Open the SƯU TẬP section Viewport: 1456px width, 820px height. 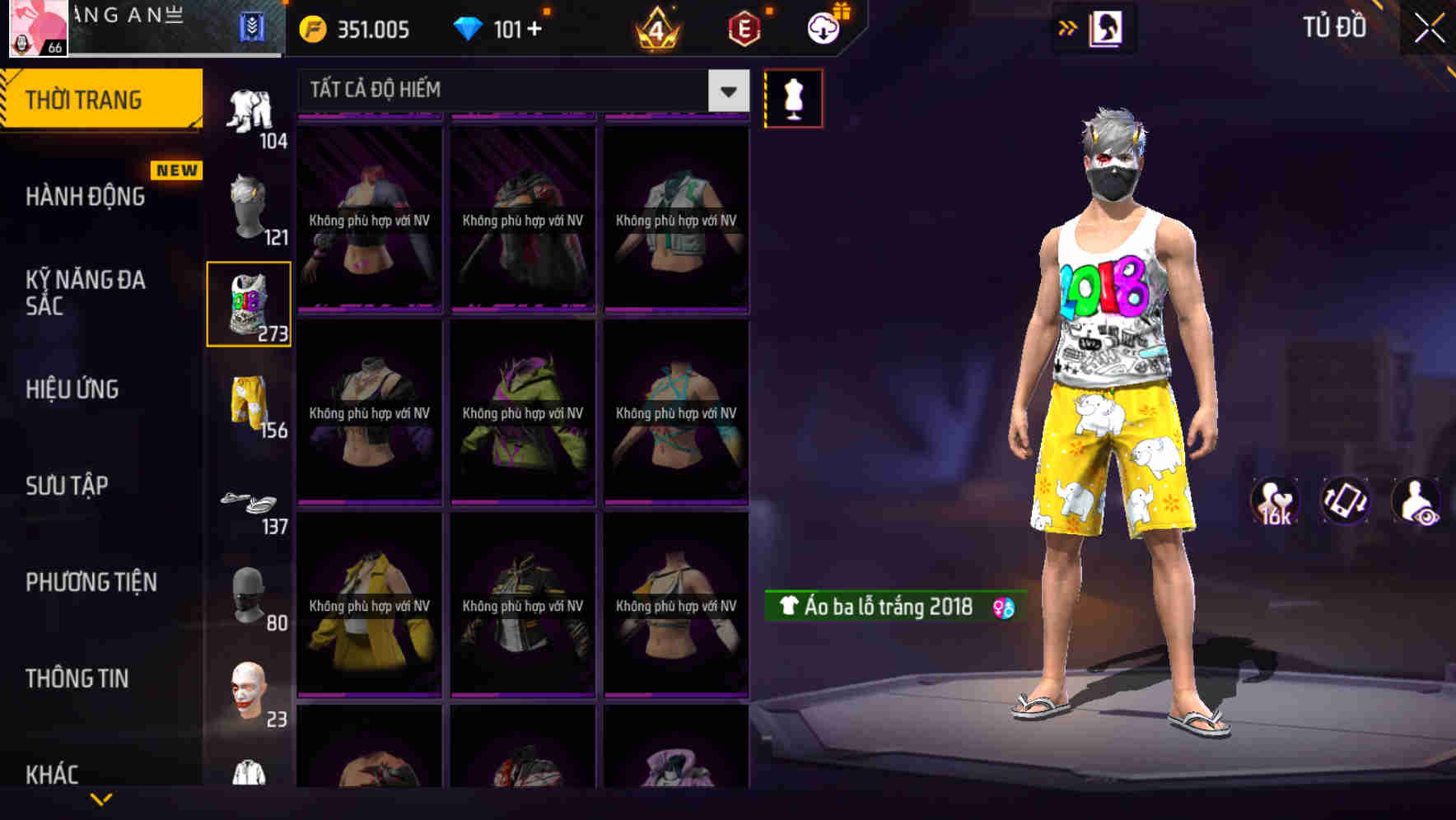(68, 486)
